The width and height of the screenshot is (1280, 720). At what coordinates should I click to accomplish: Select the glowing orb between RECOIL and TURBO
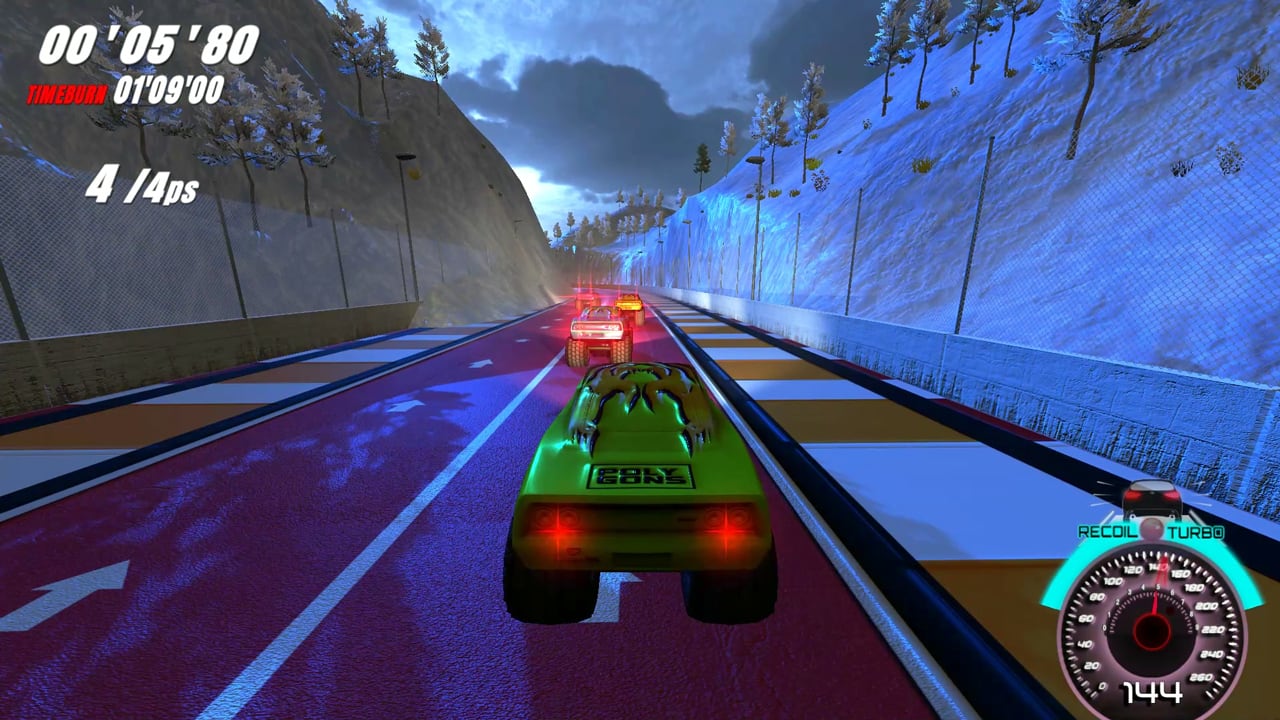[x=1152, y=528]
